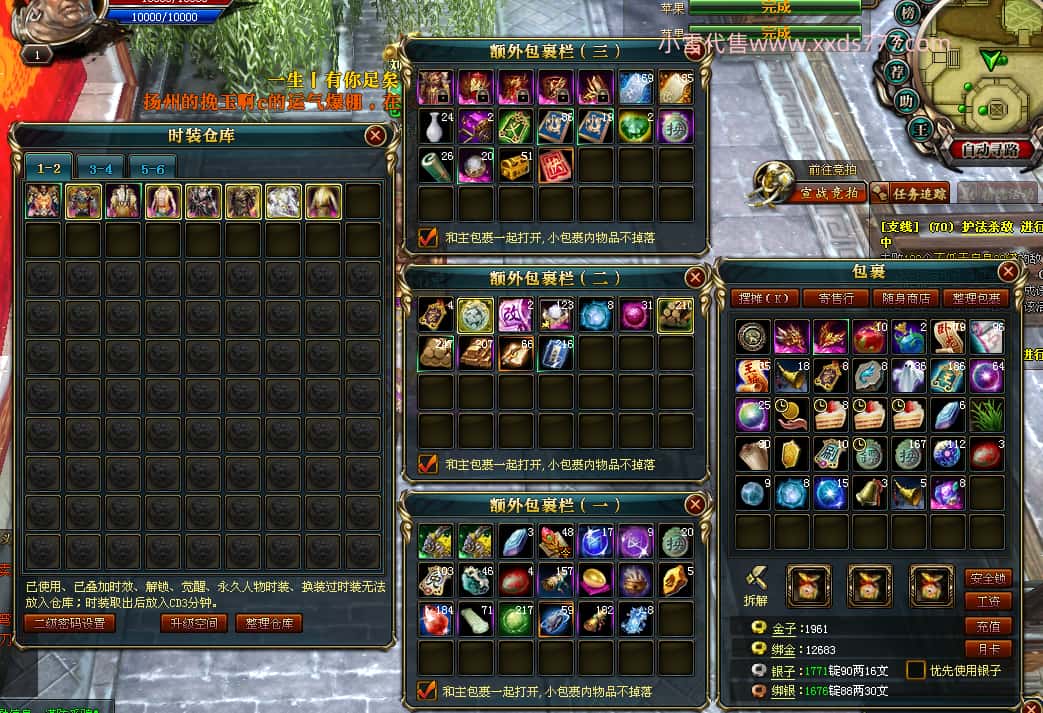Close the 额外包裹栏(三) panel
Screen dimensions: 1043x713
coord(694,51)
